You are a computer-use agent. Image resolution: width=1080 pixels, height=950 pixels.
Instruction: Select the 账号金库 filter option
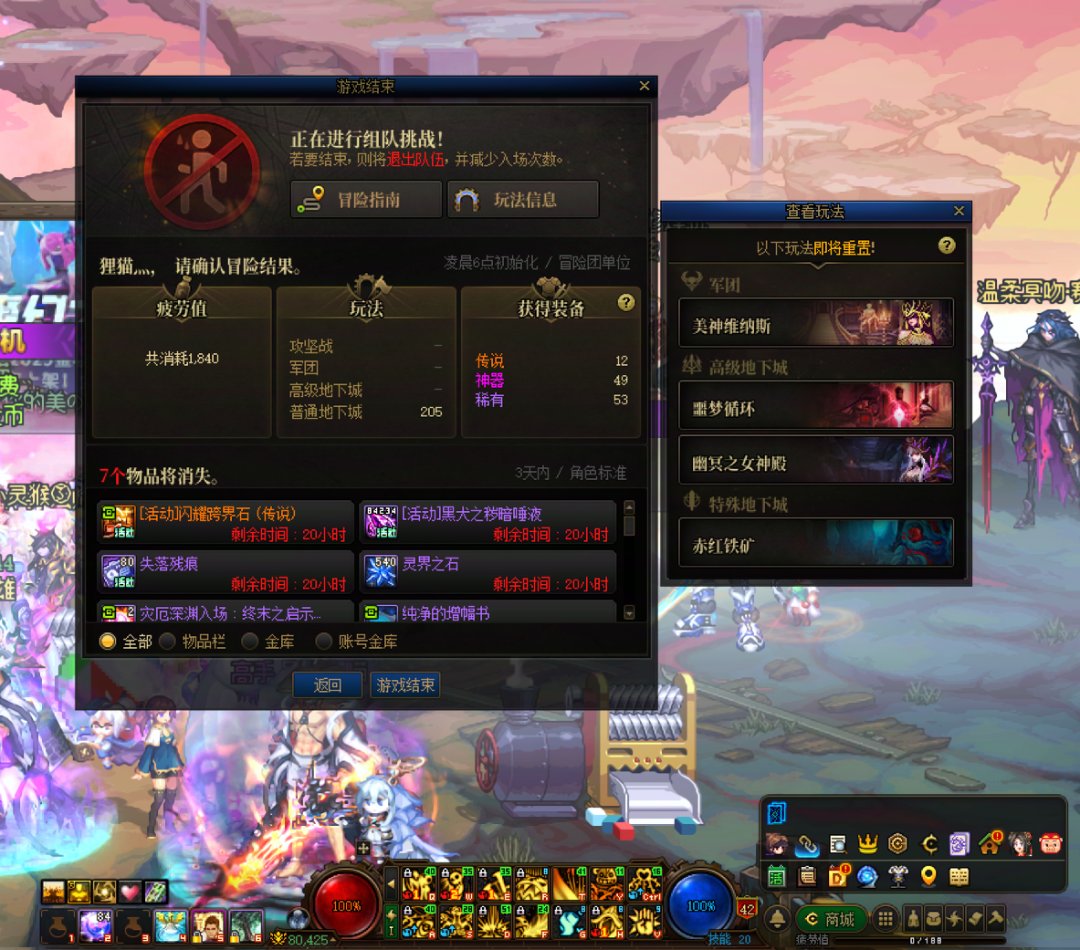pos(324,642)
